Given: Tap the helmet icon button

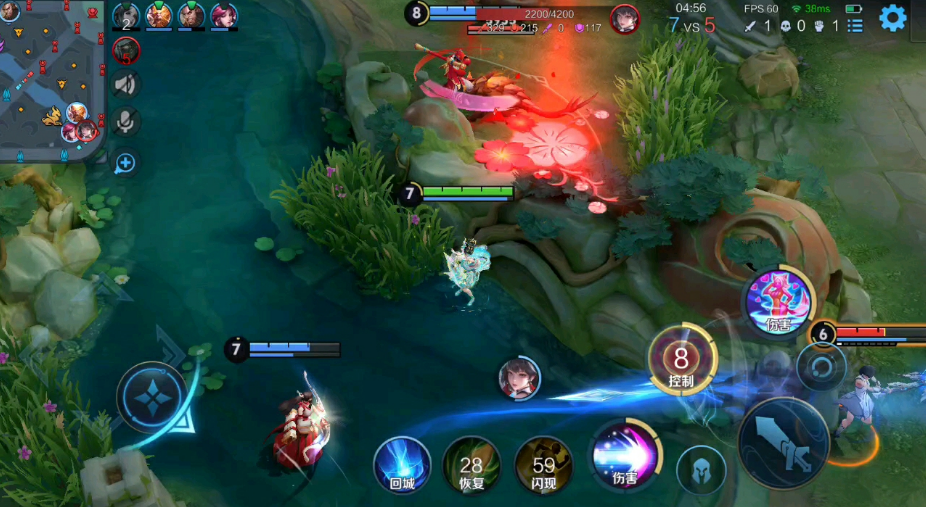Looking at the screenshot, I should click(701, 469).
